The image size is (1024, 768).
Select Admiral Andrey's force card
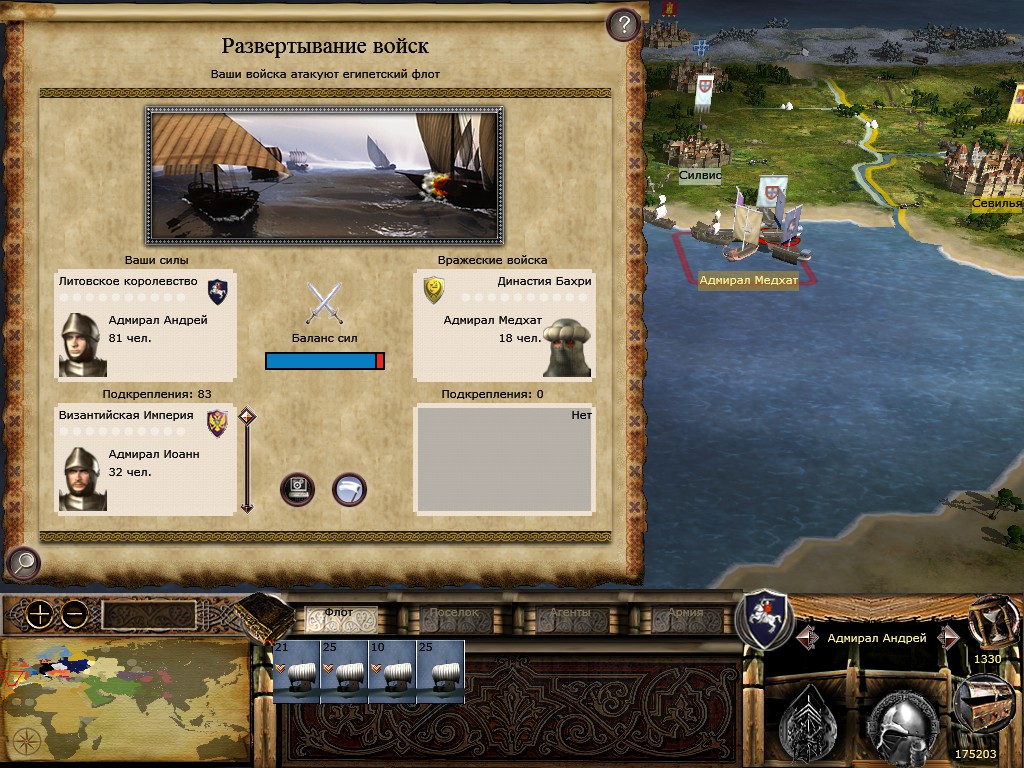click(x=146, y=325)
